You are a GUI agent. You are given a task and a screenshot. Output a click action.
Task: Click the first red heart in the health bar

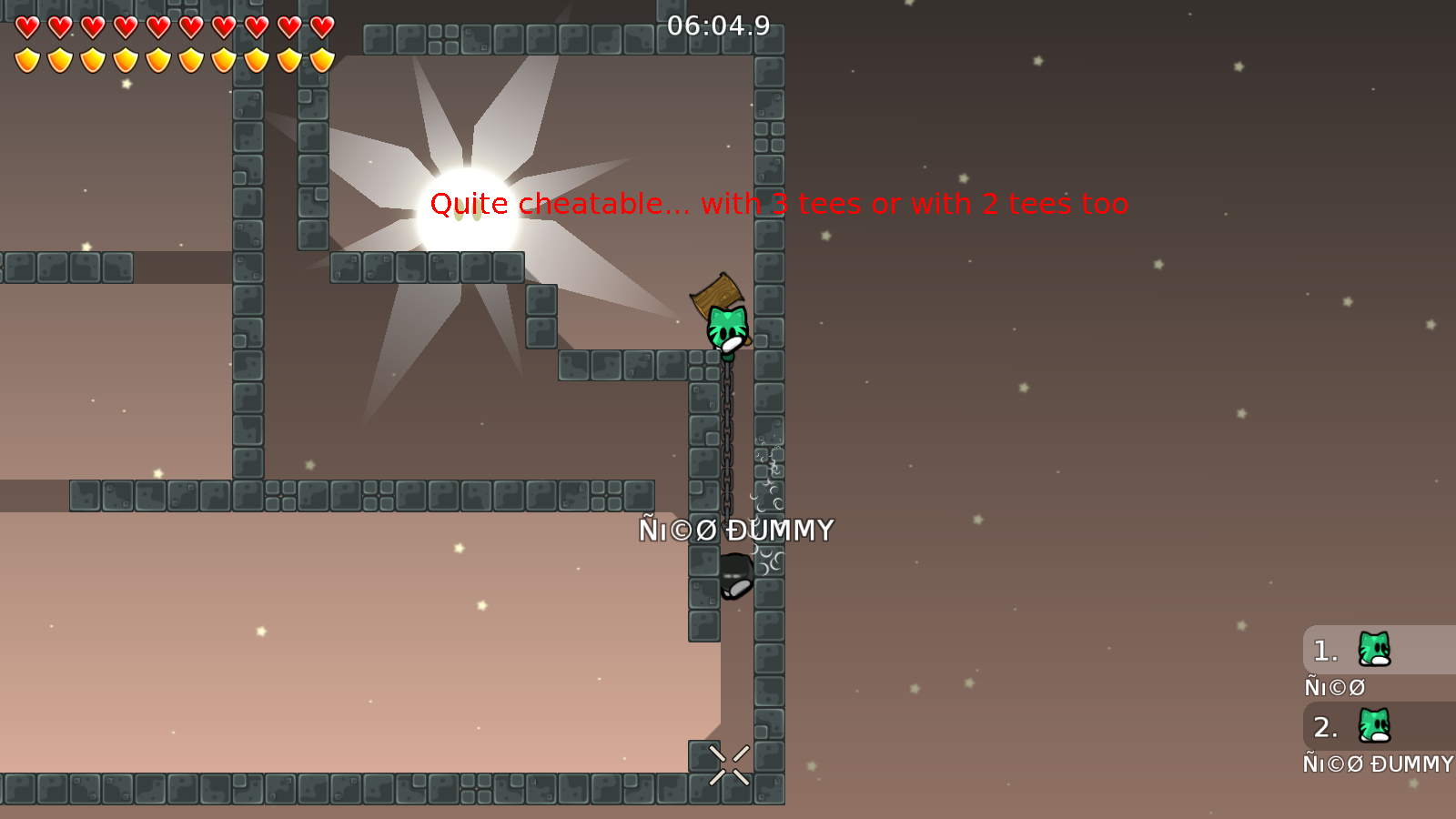click(27, 27)
